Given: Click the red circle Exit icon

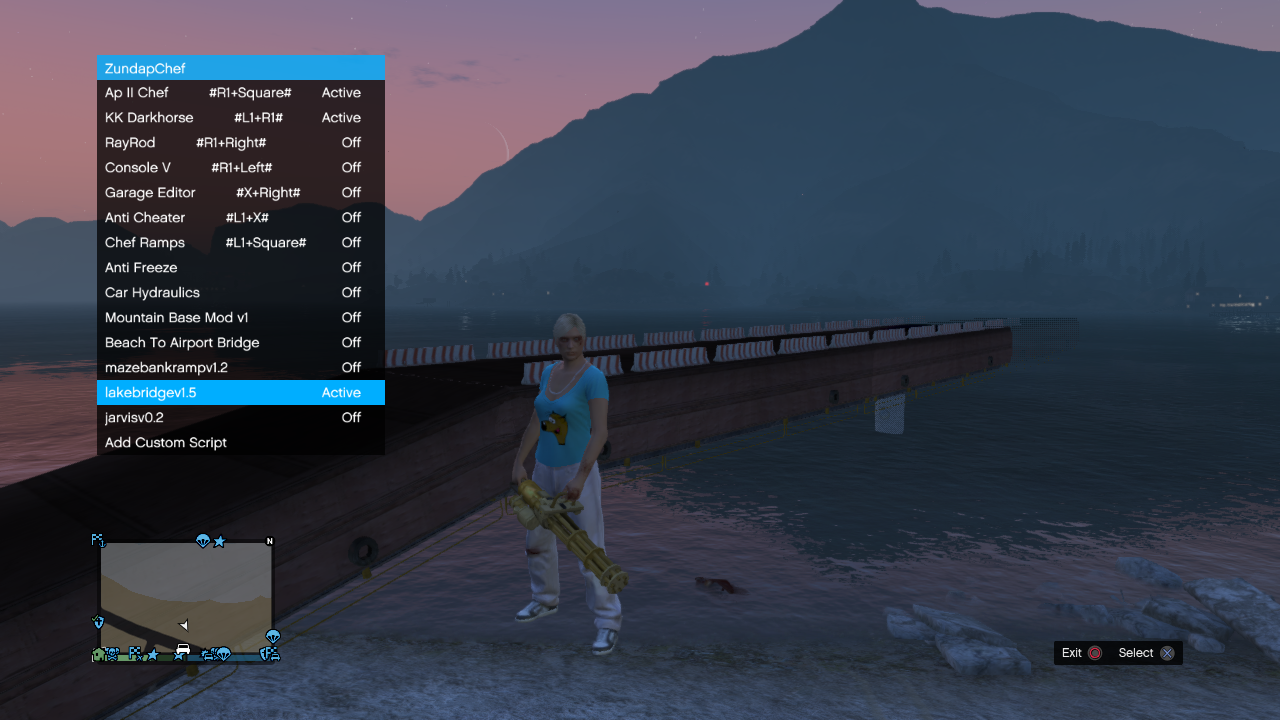Looking at the screenshot, I should pos(1097,652).
